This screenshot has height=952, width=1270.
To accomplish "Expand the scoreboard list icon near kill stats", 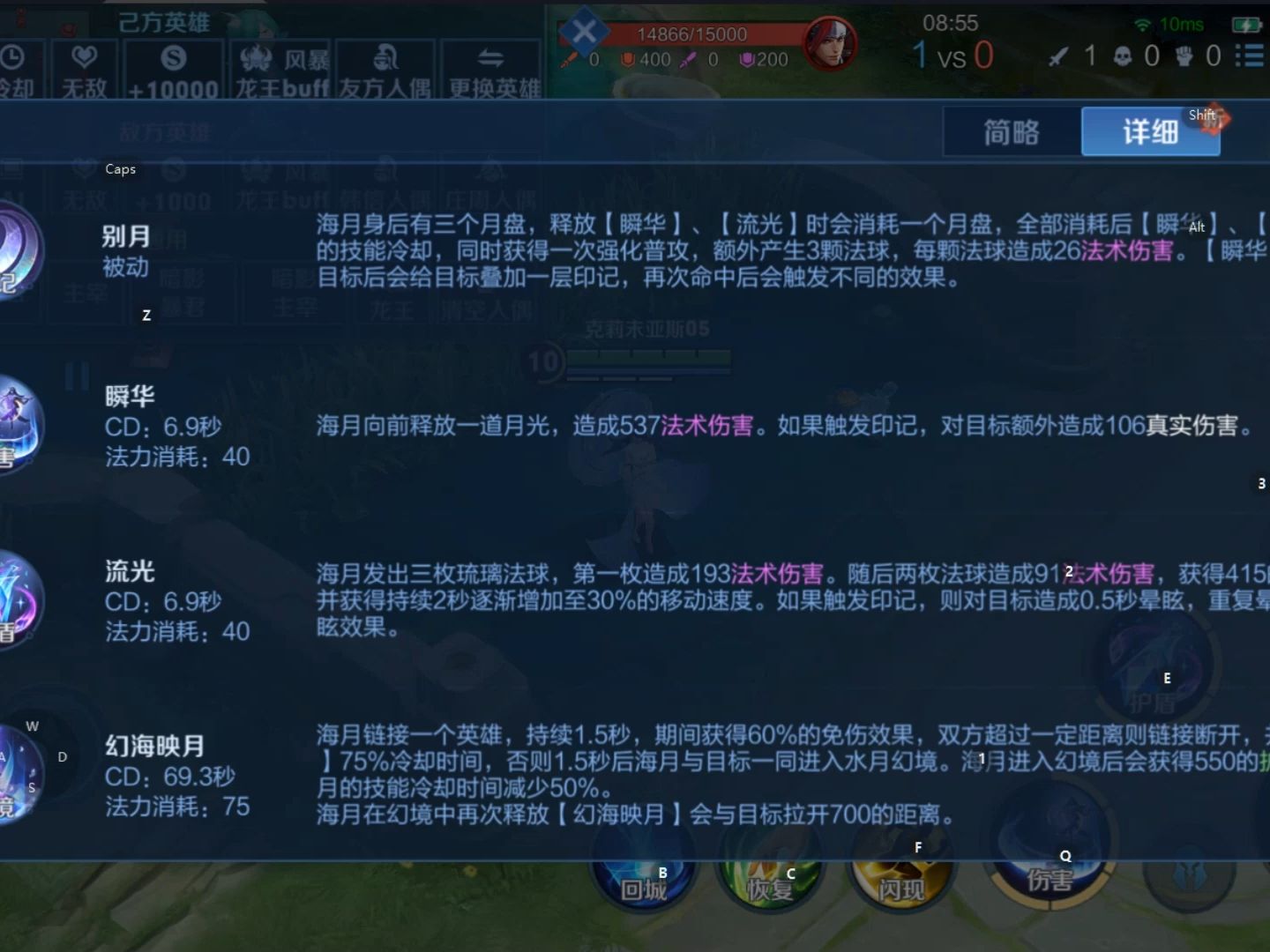I will click(1249, 55).
